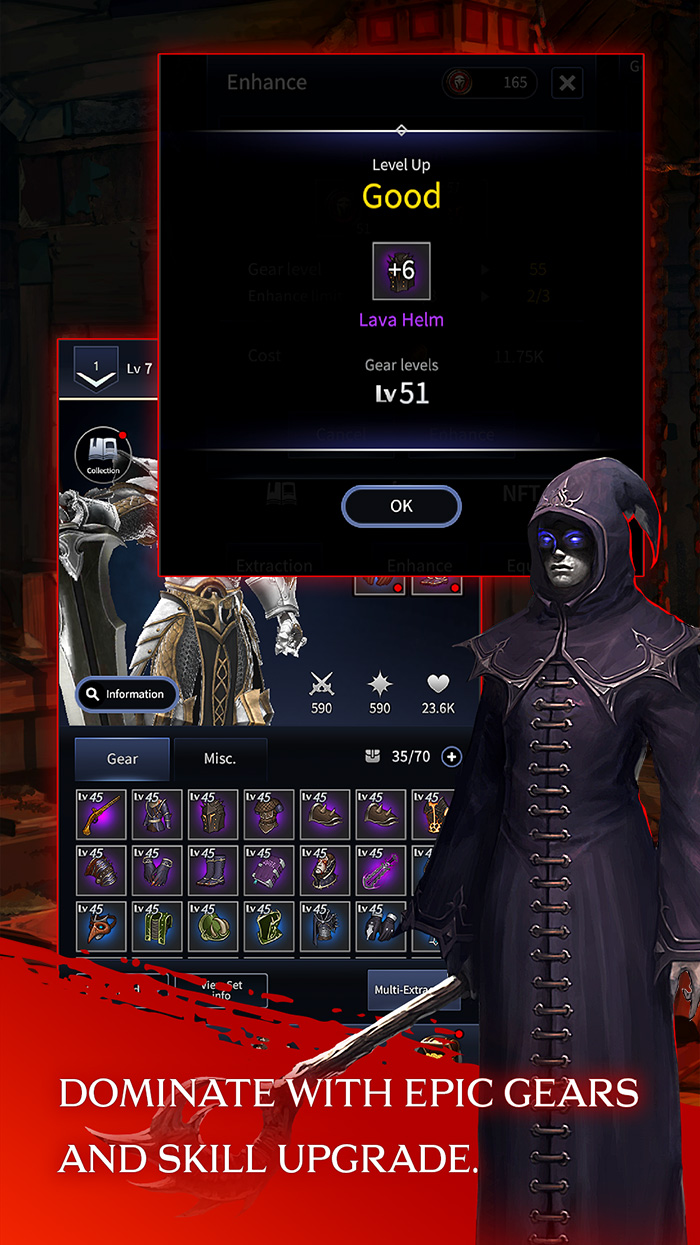Screen dimensions: 700x1245
Task: Close the Enhance window
Action: pos(567,83)
